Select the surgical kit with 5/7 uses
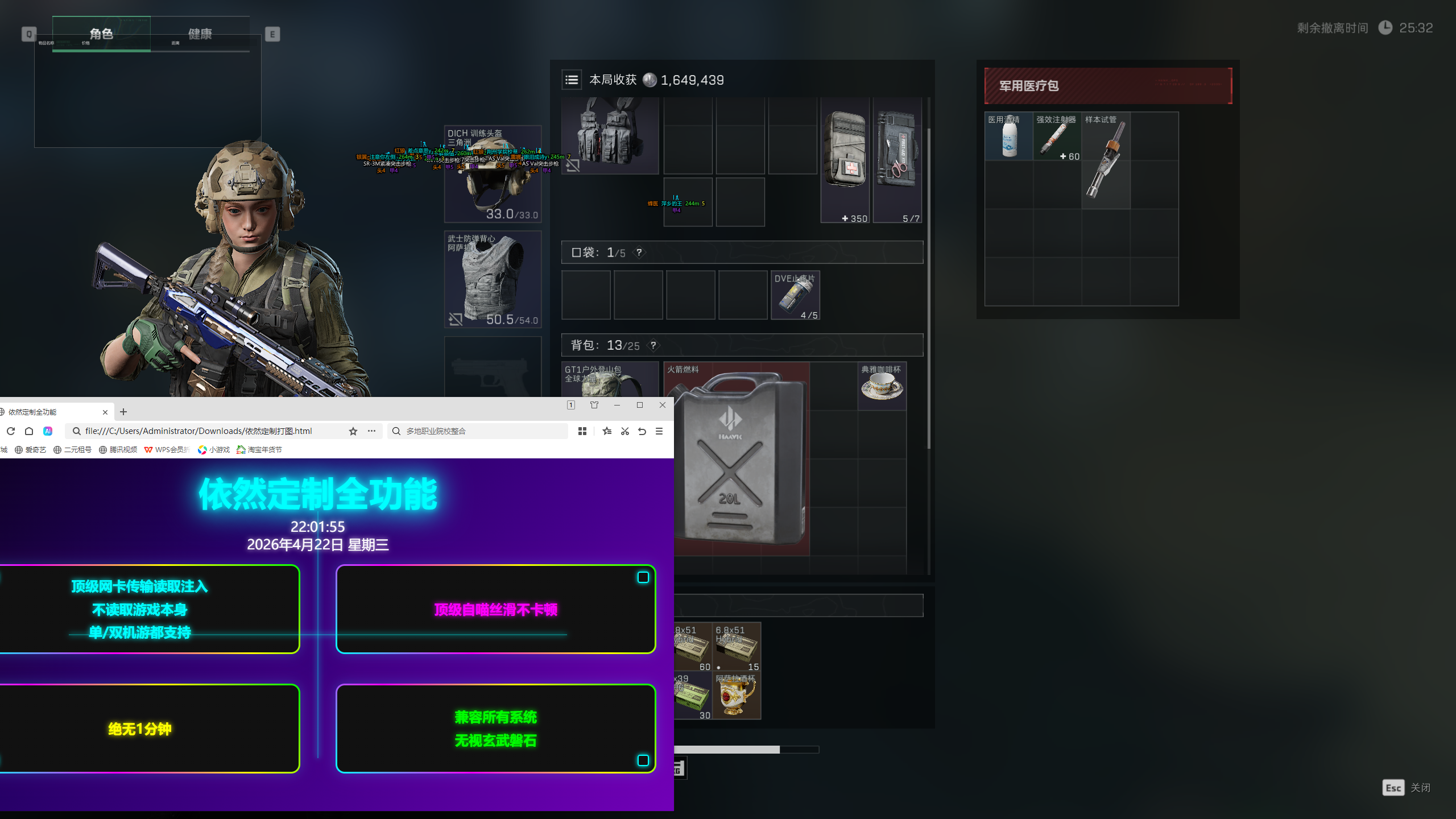 [897, 160]
